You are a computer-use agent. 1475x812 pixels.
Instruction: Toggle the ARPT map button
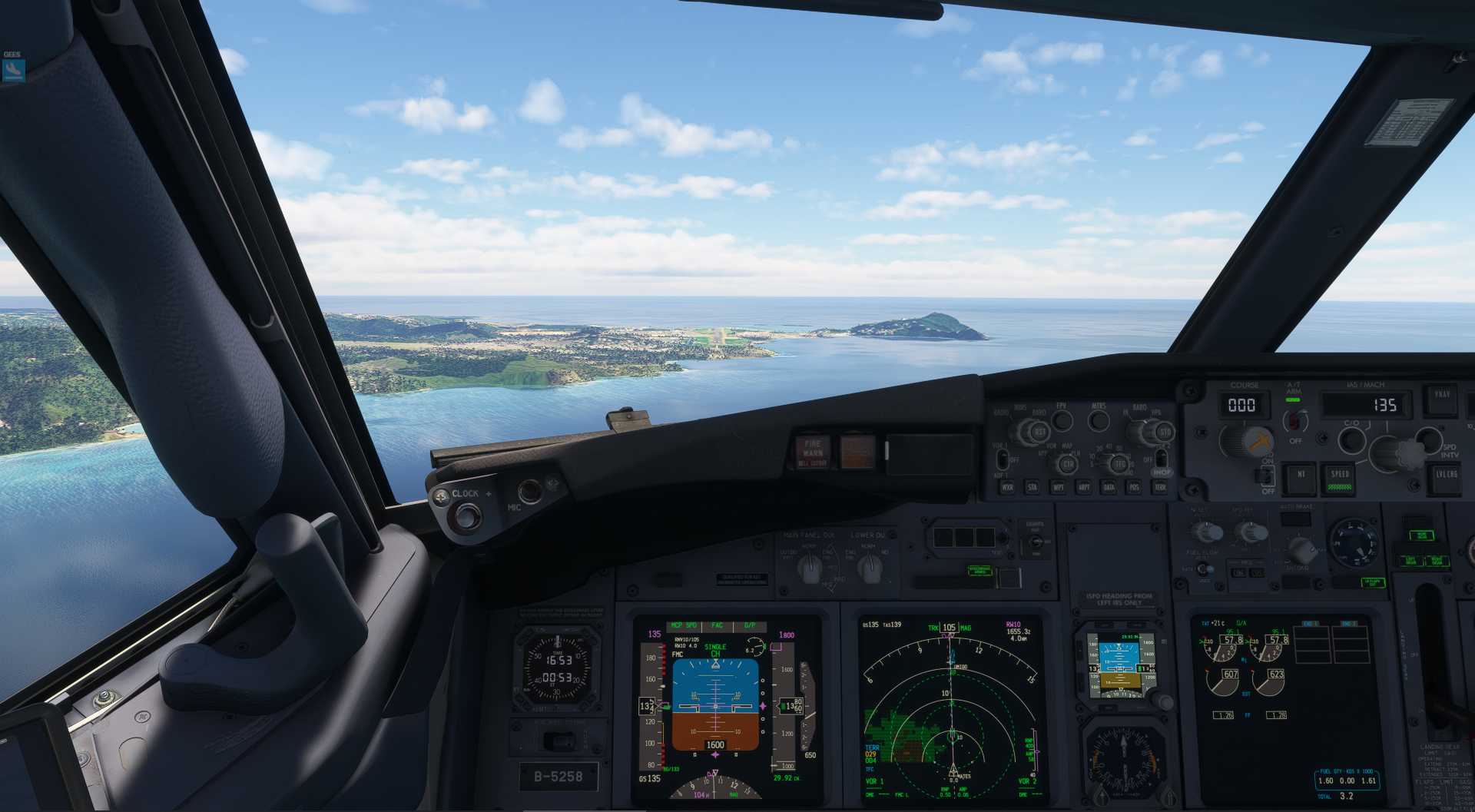click(1084, 487)
